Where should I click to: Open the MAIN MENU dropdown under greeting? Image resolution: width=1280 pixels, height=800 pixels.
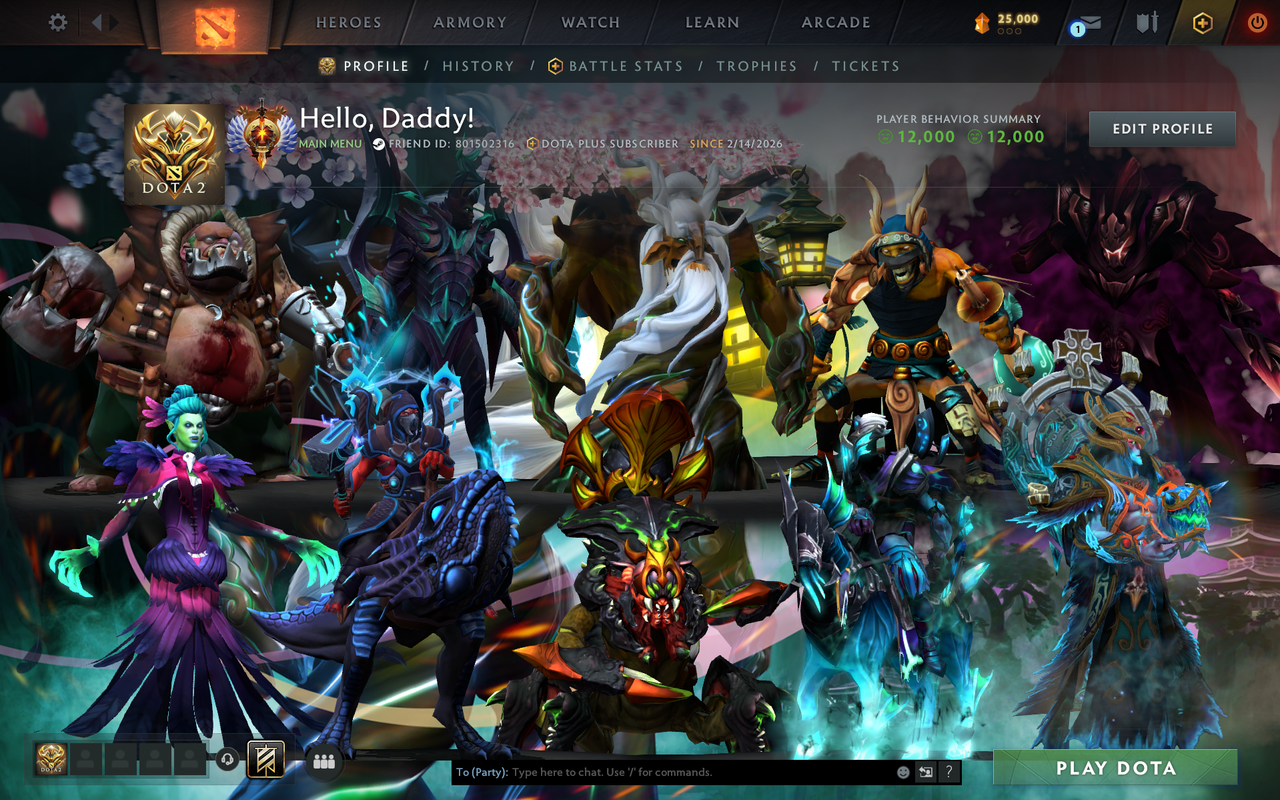(330, 143)
